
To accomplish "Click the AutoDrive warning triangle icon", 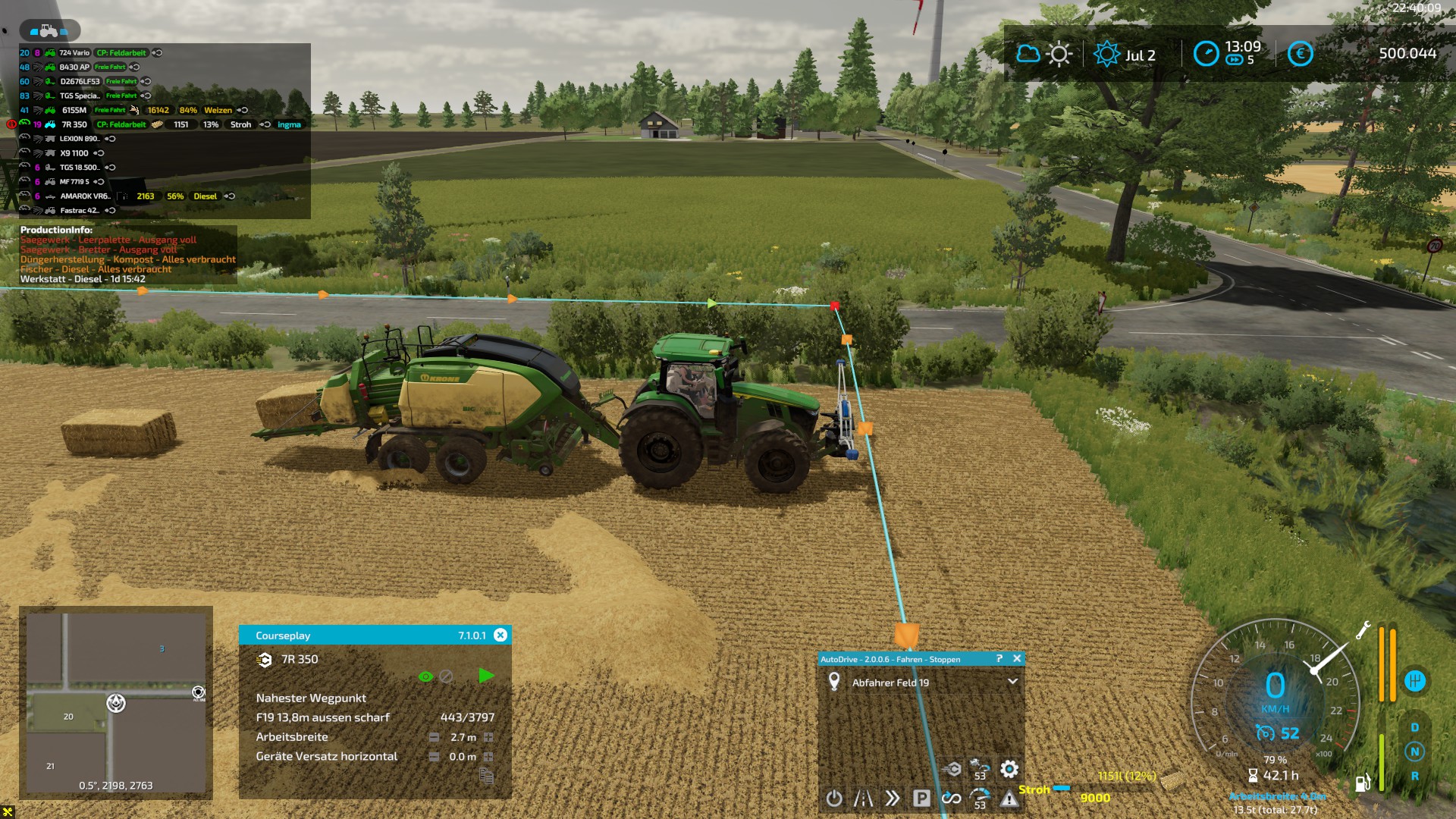I will [1009, 799].
